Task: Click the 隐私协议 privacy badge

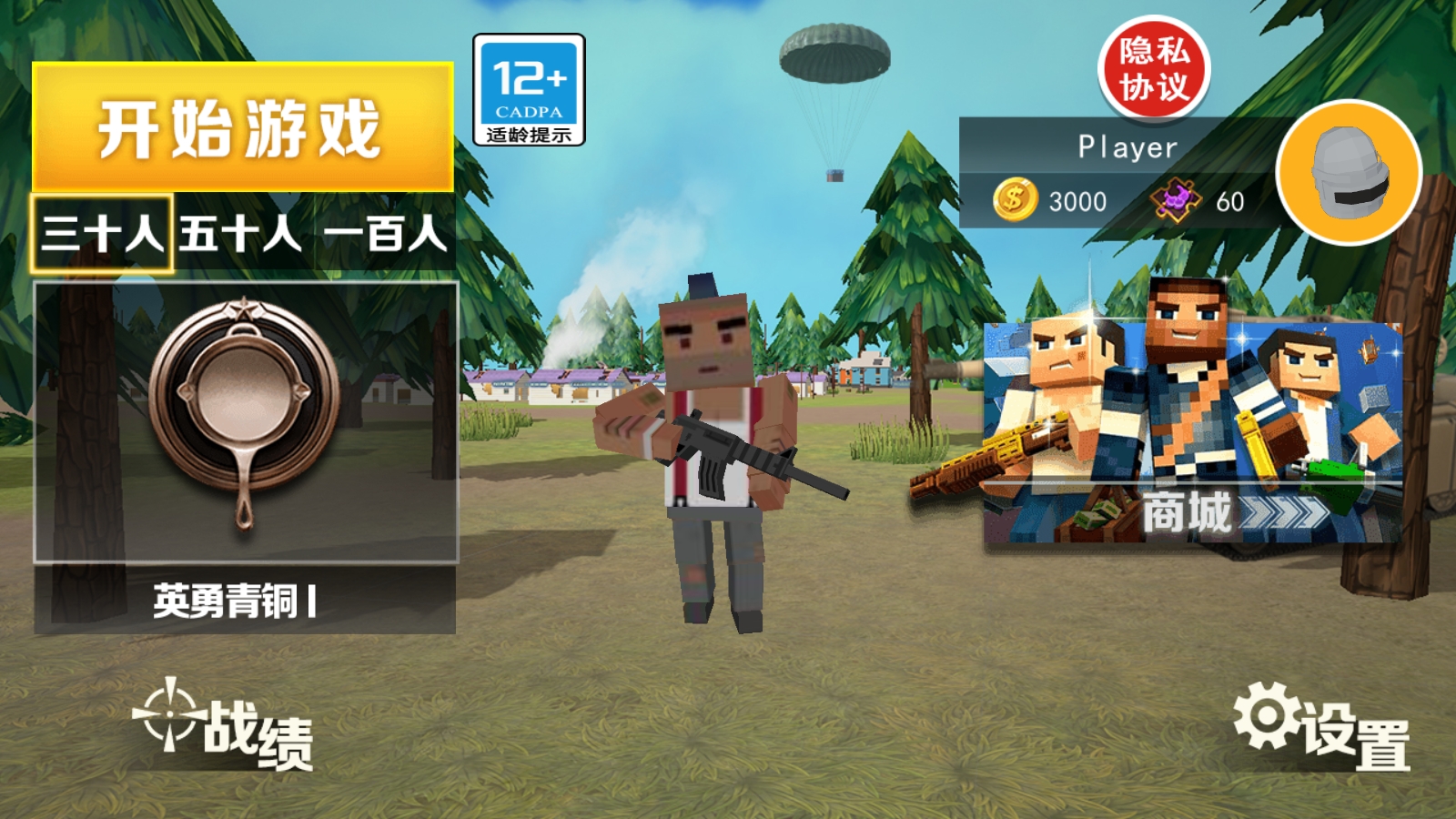Action: [1154, 68]
